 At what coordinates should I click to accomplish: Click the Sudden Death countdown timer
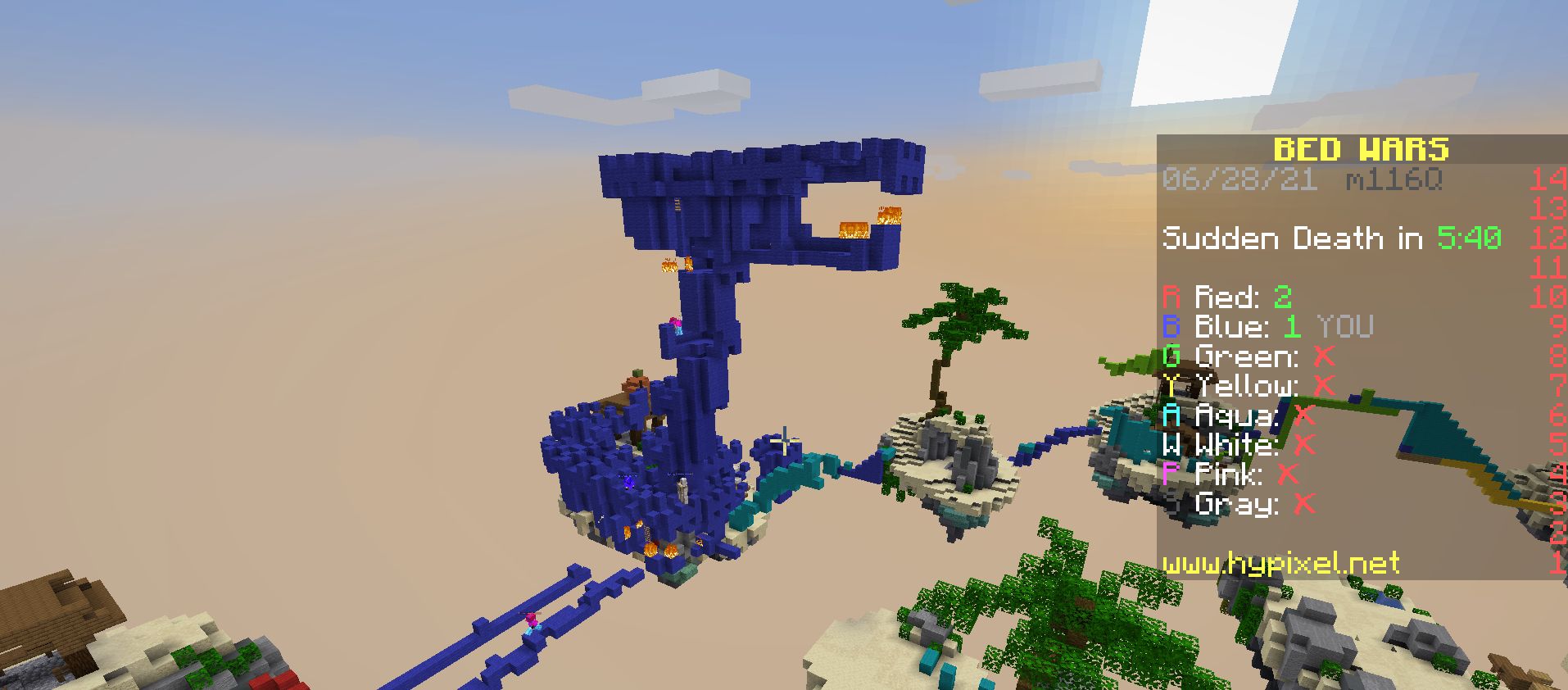[x=1293, y=238]
